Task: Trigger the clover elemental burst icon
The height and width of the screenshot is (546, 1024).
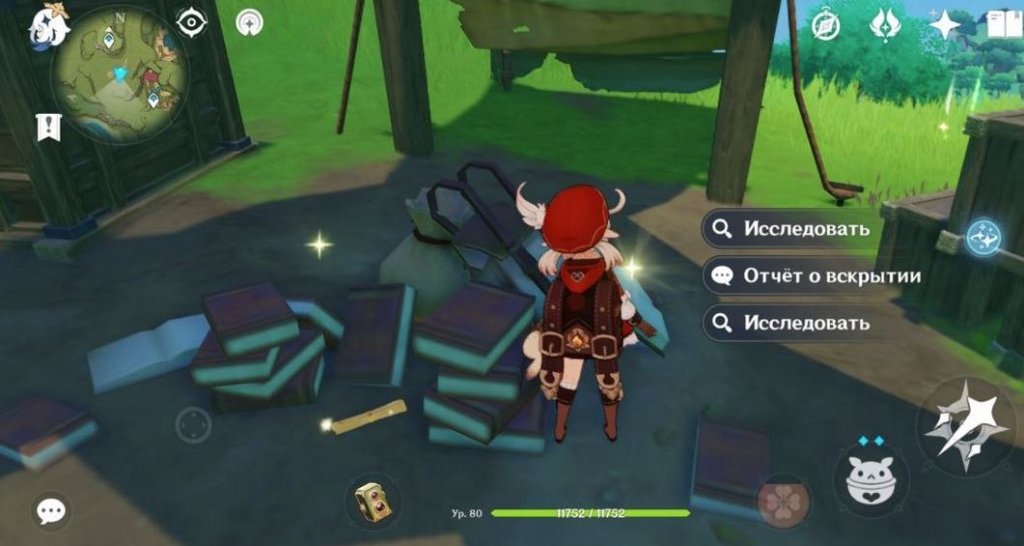Action: (782, 500)
